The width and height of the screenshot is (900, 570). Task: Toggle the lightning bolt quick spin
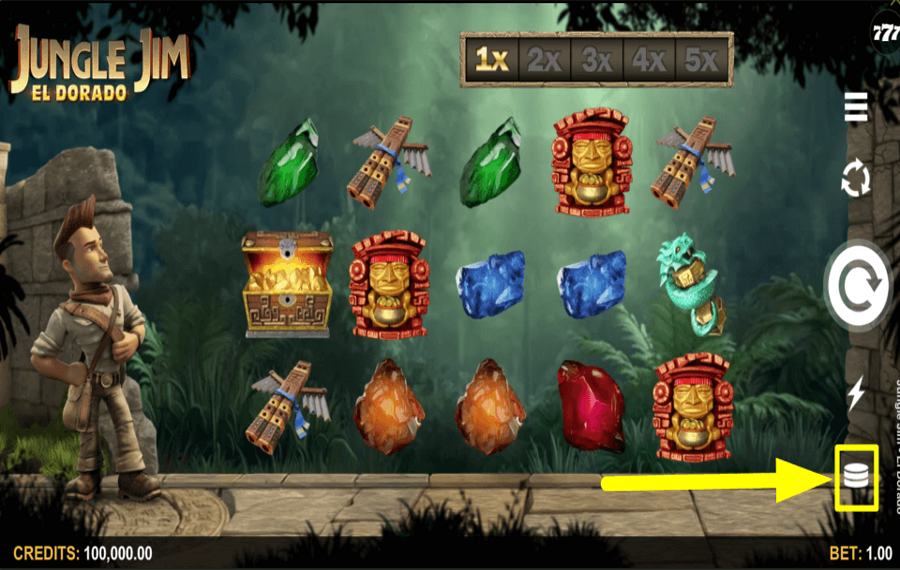coord(855,393)
